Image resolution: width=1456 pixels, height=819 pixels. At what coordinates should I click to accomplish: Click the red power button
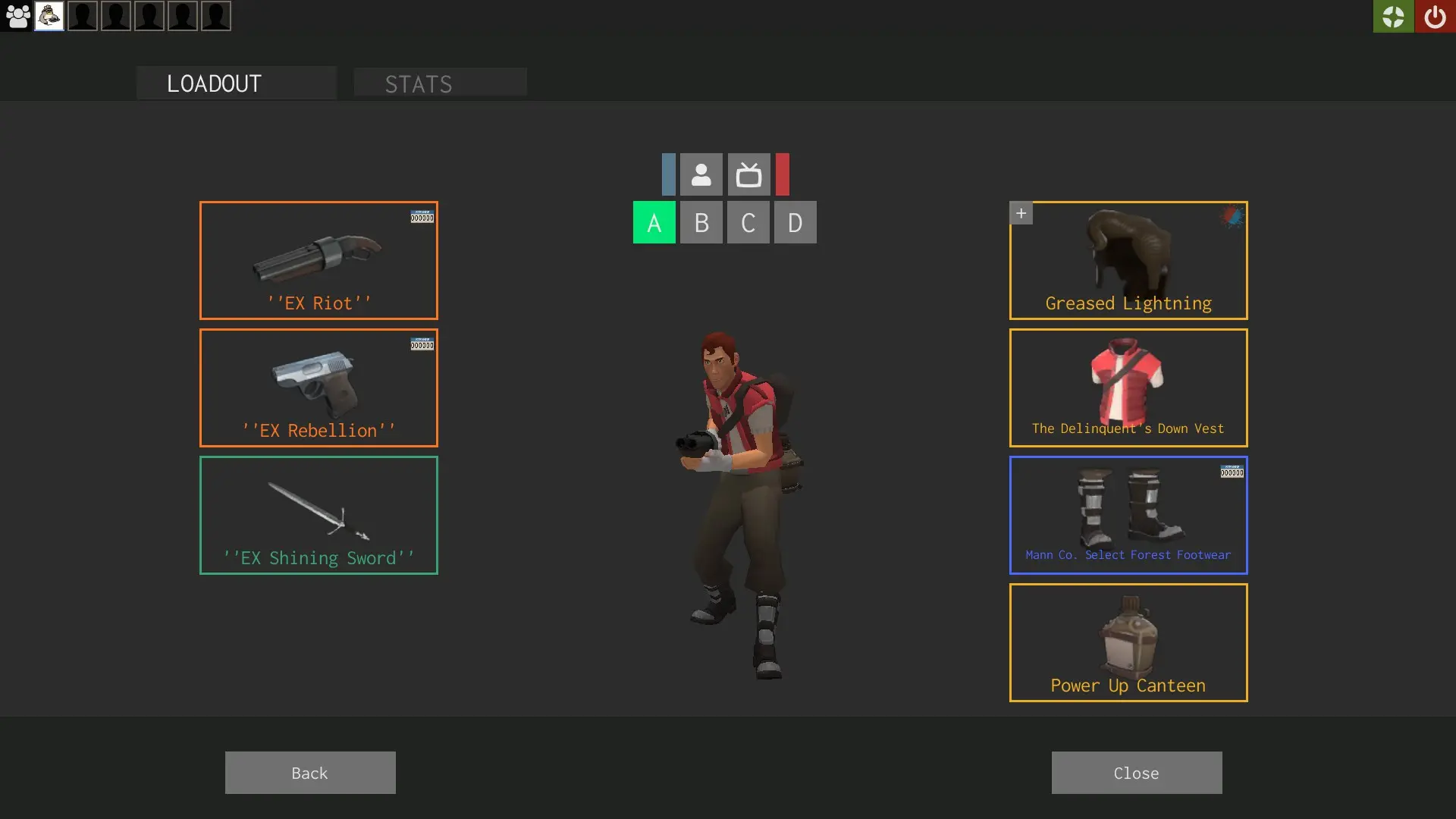click(1435, 16)
